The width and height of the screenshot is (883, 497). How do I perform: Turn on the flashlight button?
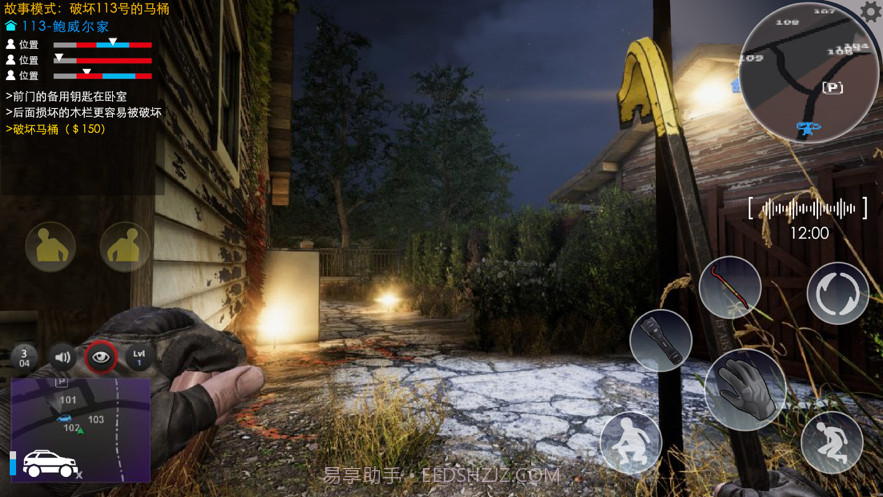tap(661, 340)
